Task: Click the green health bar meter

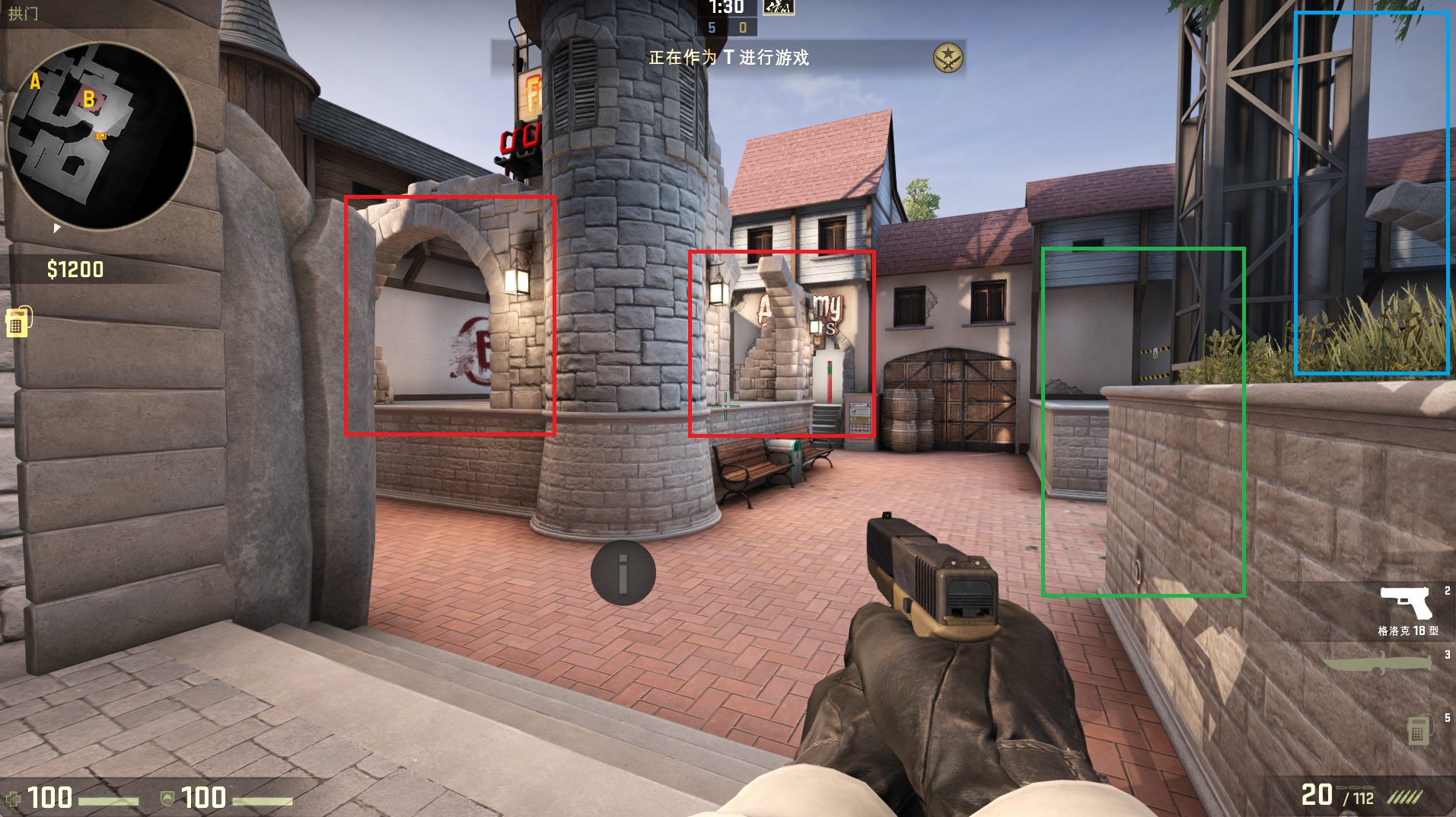Action: (x=107, y=802)
